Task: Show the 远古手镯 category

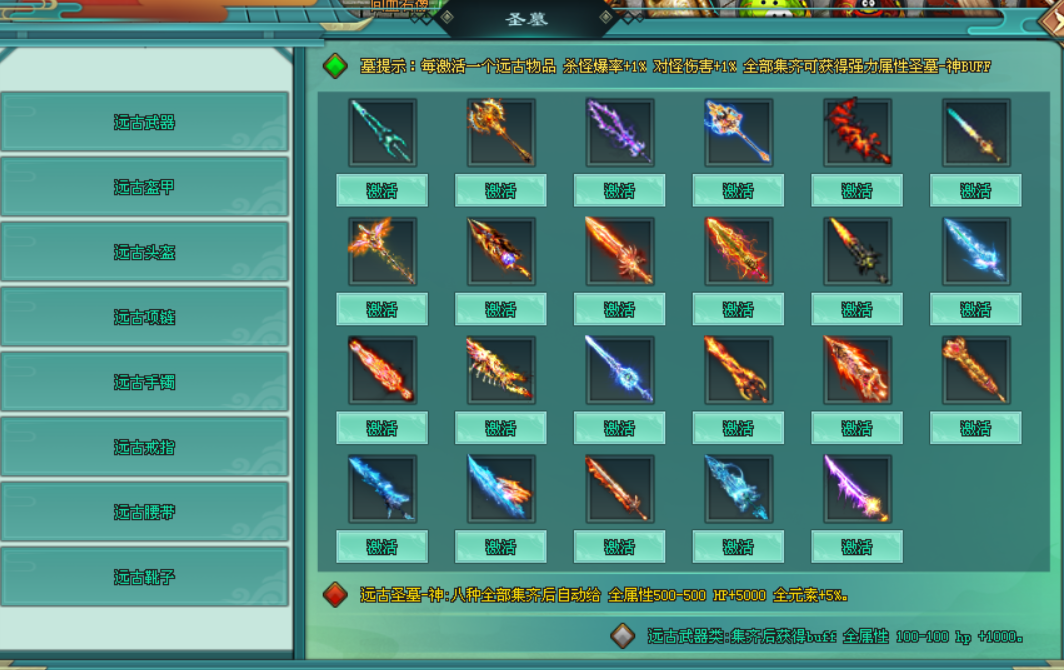Action: [x=144, y=382]
